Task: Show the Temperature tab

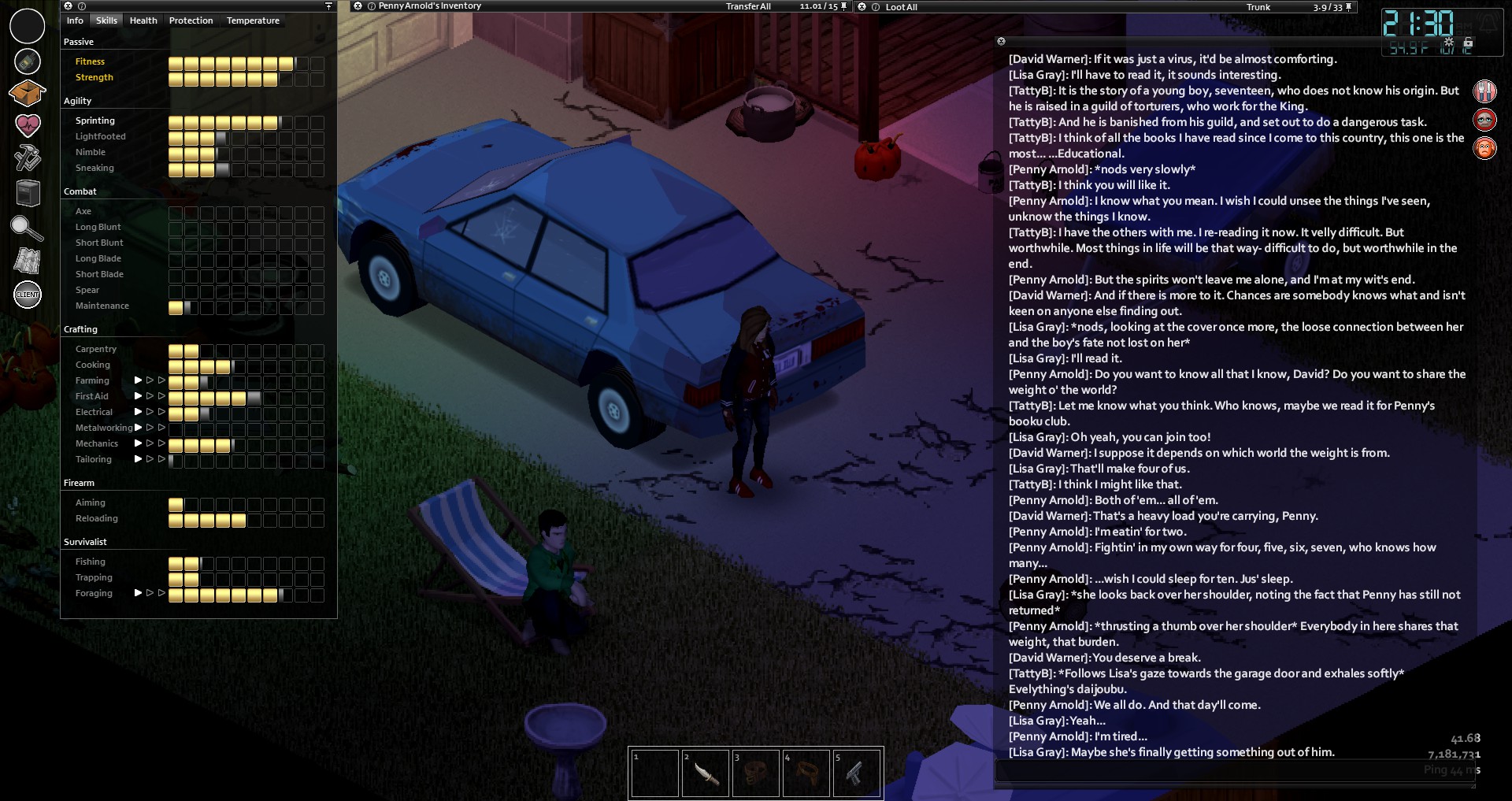Action: coord(253,20)
